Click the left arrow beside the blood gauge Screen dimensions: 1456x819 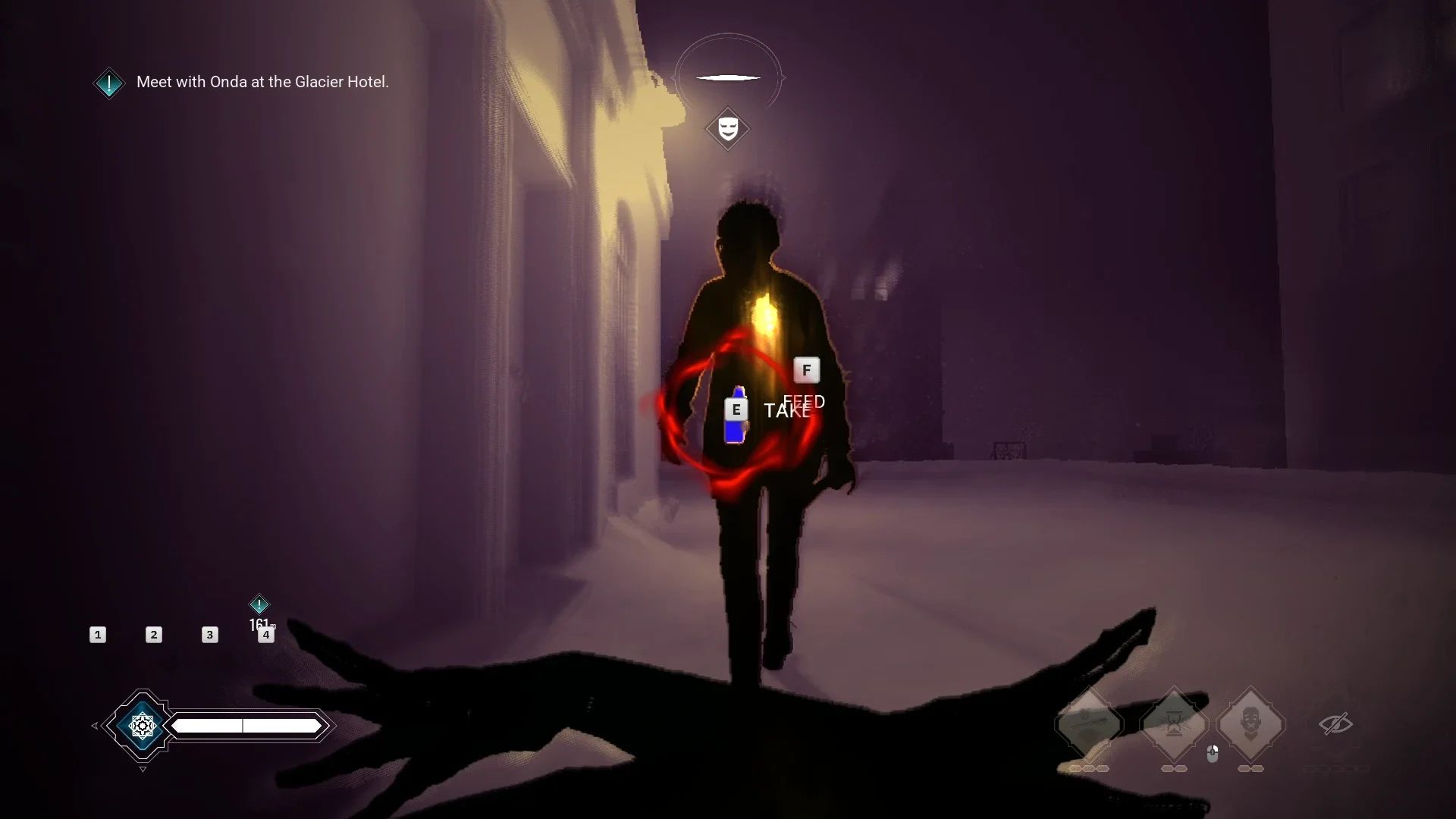pos(94,726)
